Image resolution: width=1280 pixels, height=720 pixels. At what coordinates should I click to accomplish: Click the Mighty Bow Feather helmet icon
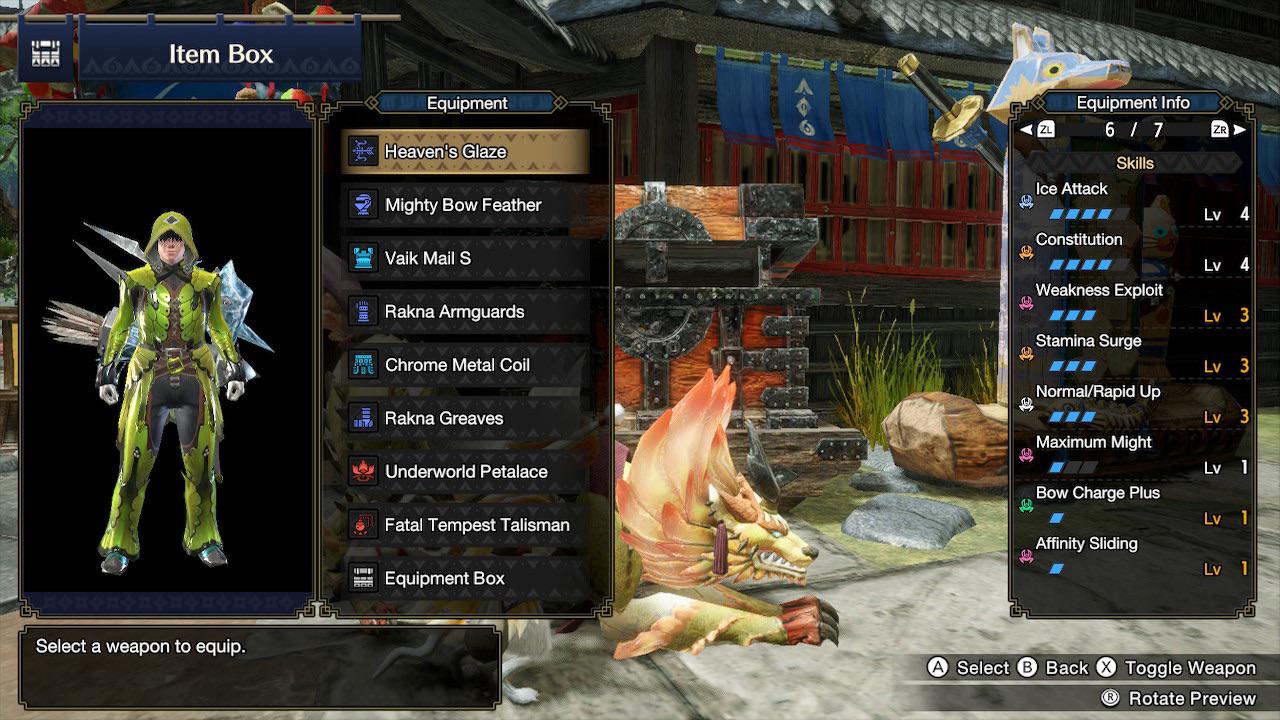[364, 205]
